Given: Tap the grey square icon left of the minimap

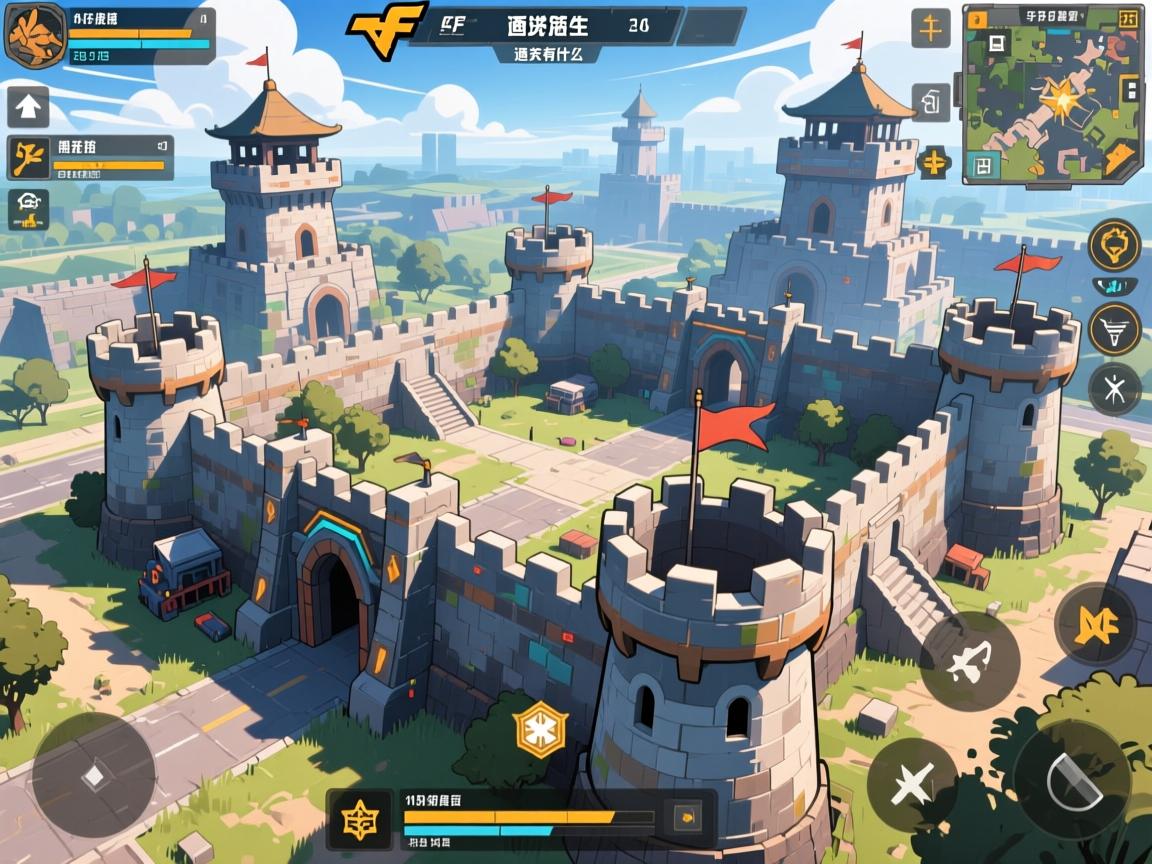Looking at the screenshot, I should (x=931, y=102).
